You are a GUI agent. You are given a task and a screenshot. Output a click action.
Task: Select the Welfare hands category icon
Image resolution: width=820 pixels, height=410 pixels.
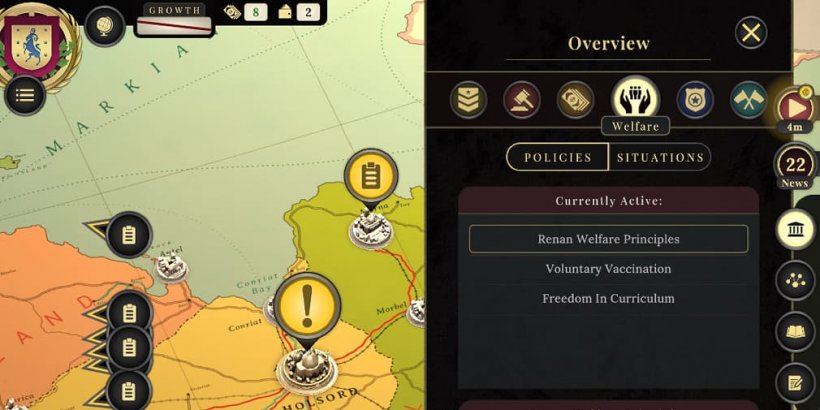635,97
